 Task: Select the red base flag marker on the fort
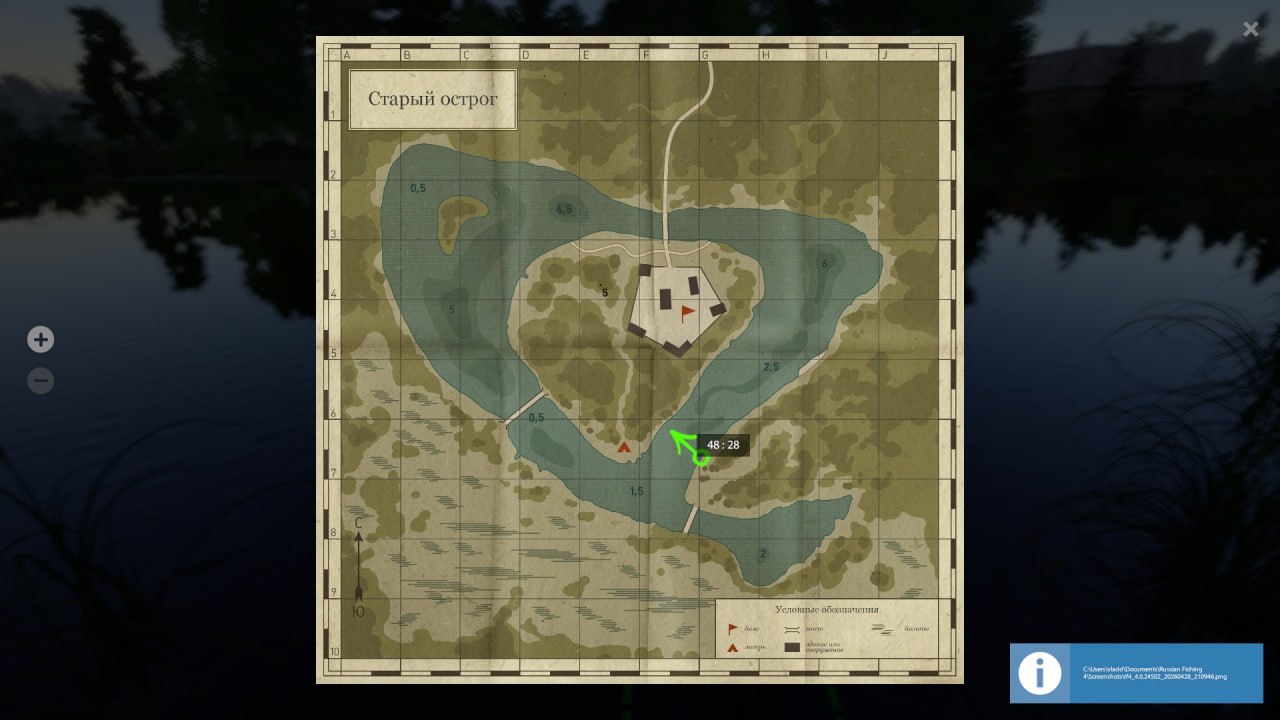(x=687, y=313)
